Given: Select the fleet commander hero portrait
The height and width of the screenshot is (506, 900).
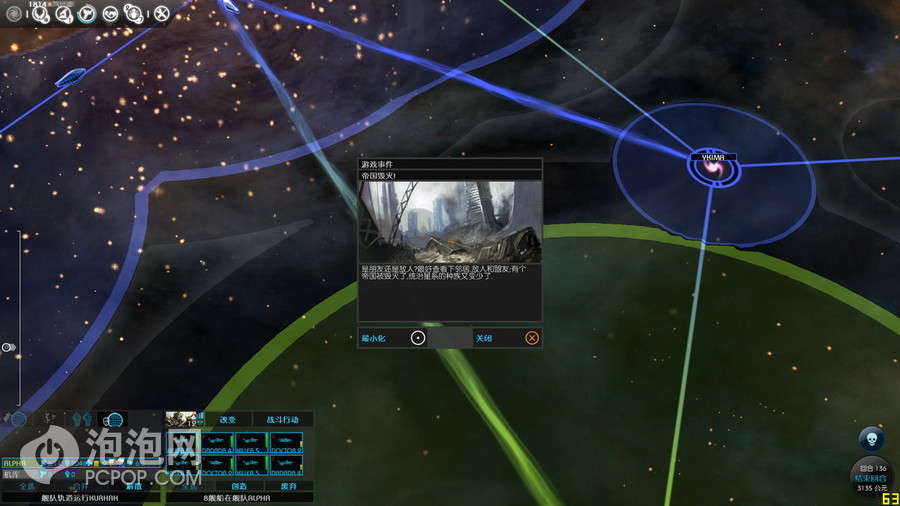Looking at the screenshot, I should [181, 420].
